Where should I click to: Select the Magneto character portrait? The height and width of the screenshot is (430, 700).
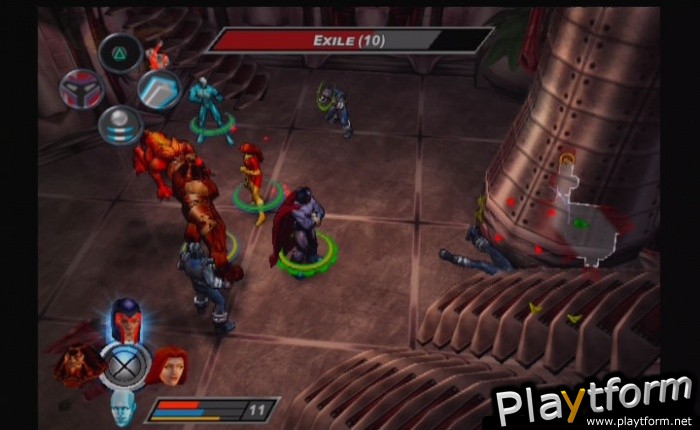pos(126,319)
